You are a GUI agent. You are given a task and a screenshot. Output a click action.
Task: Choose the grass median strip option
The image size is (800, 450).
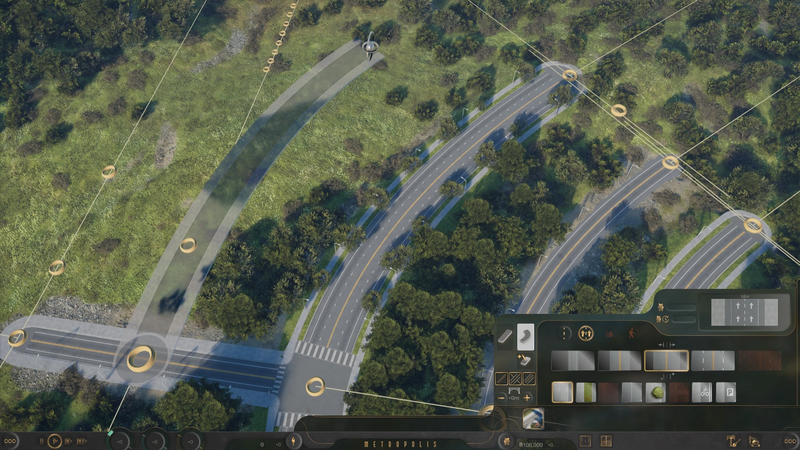tap(586, 392)
